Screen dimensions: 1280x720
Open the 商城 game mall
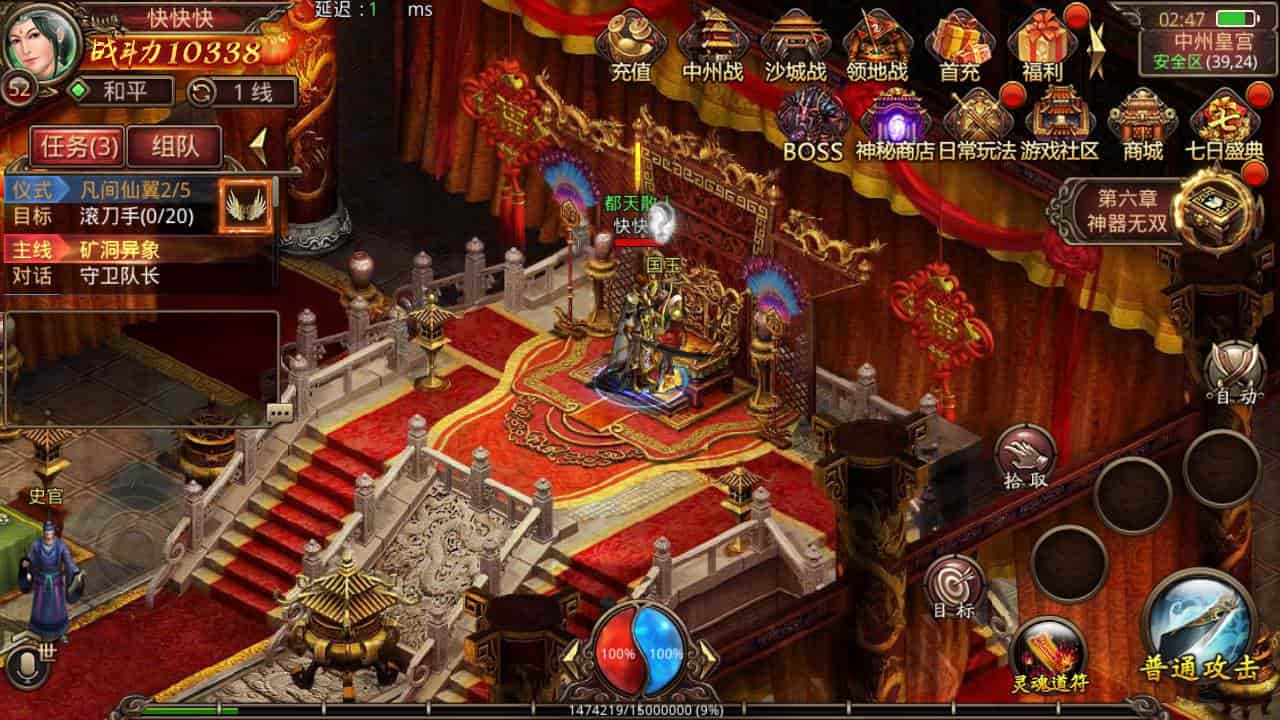coord(1142,115)
